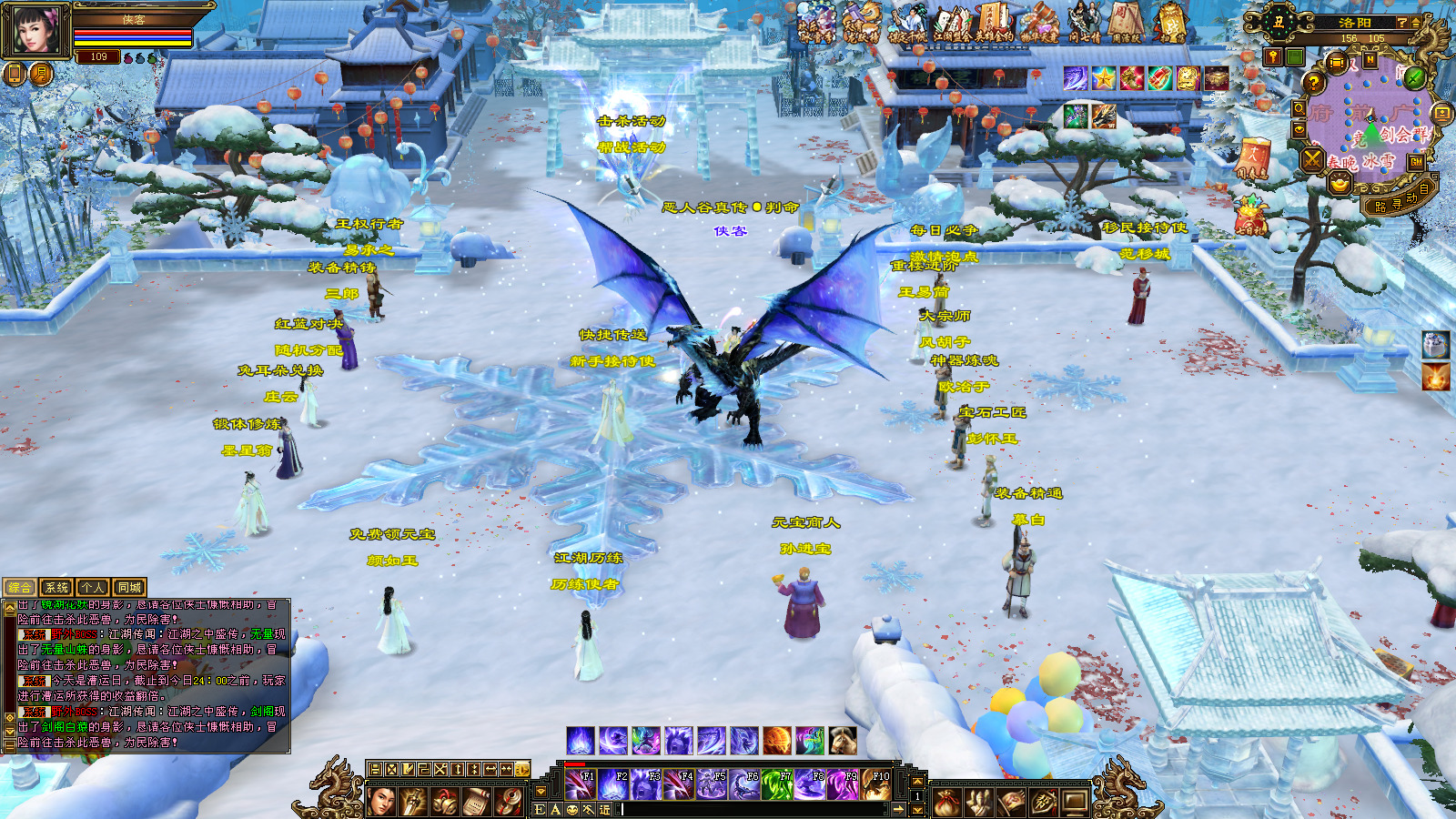Image resolution: width=1456 pixels, height=819 pixels.
Task: Click the gold star buff icon
Action: (1104, 78)
